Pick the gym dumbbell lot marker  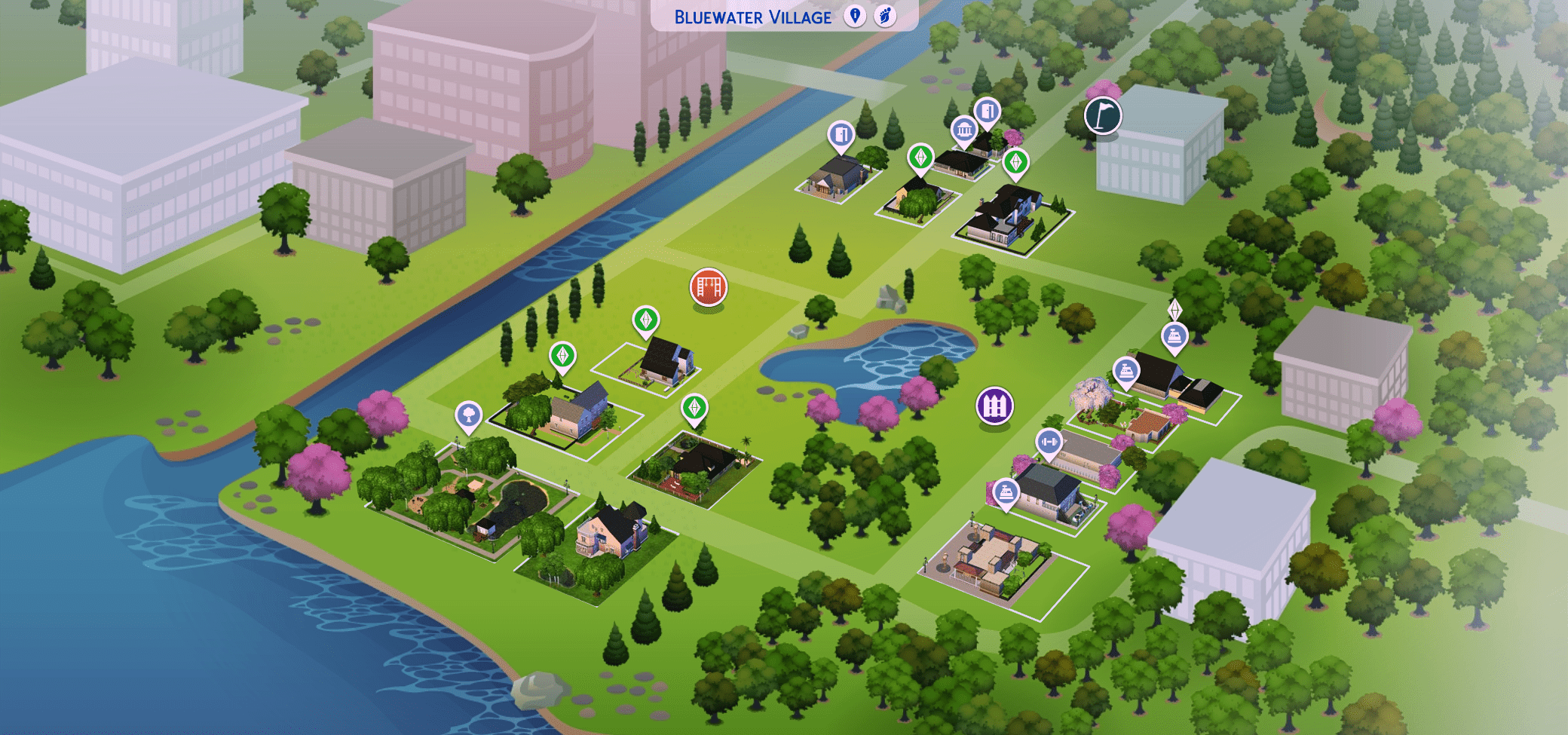(x=1049, y=442)
